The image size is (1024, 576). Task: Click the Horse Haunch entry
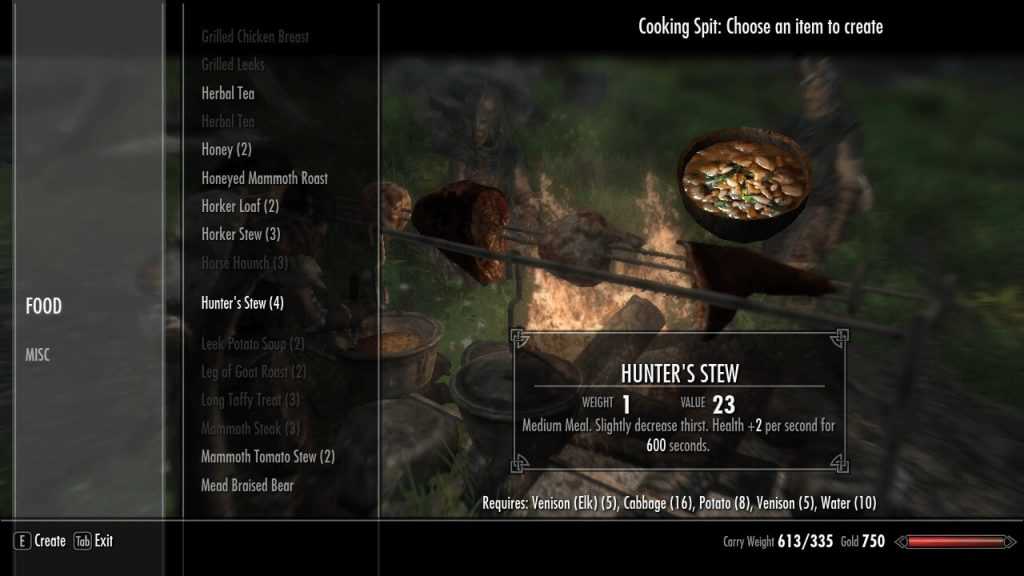pos(244,262)
